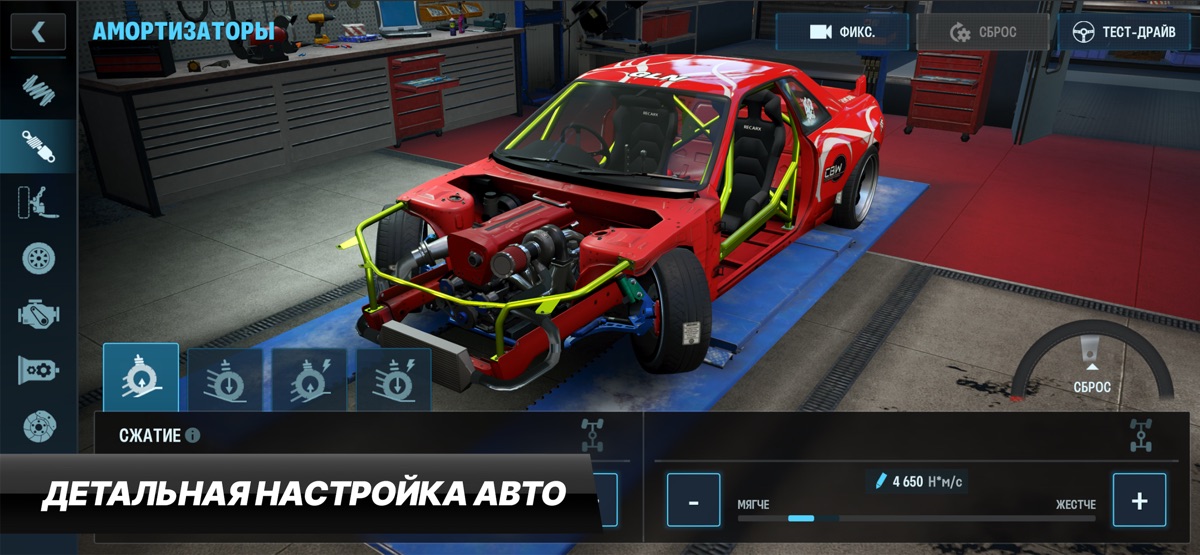The width and height of the screenshot is (1200, 555).
Task: Decrease damper stiffness with the minus button
Action: pyautogui.click(x=693, y=500)
